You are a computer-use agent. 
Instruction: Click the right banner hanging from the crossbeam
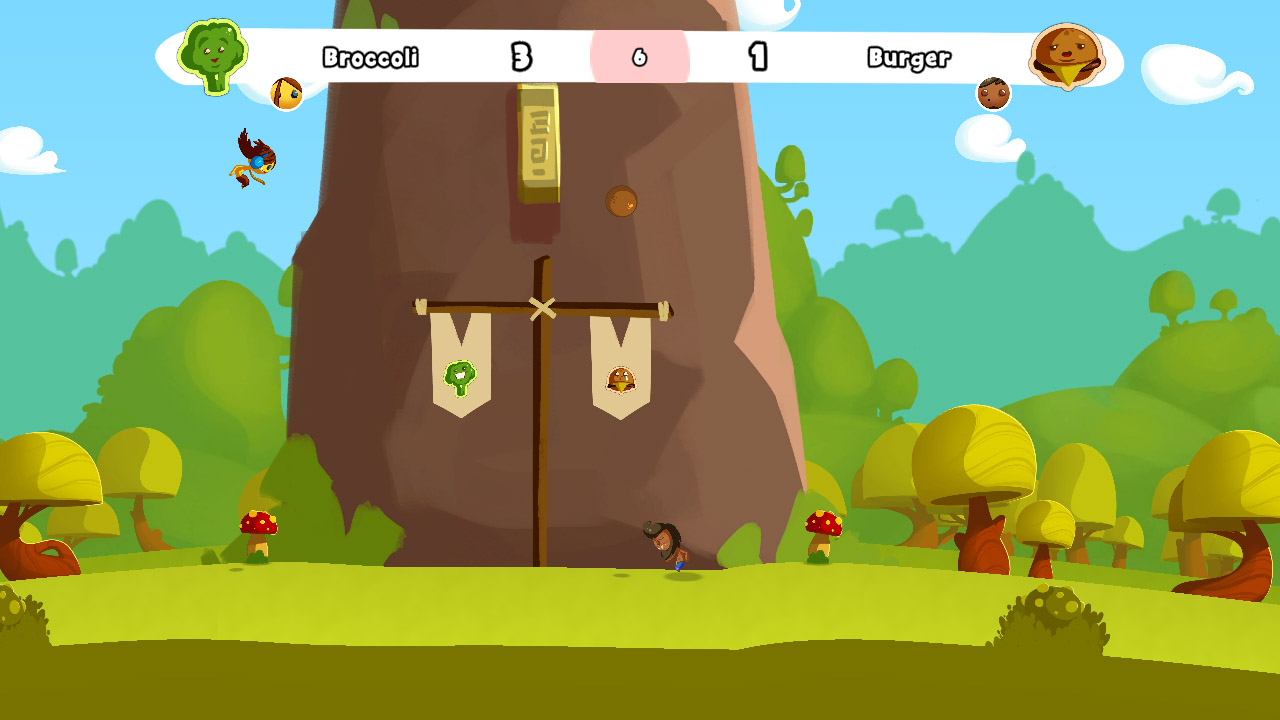click(620, 360)
